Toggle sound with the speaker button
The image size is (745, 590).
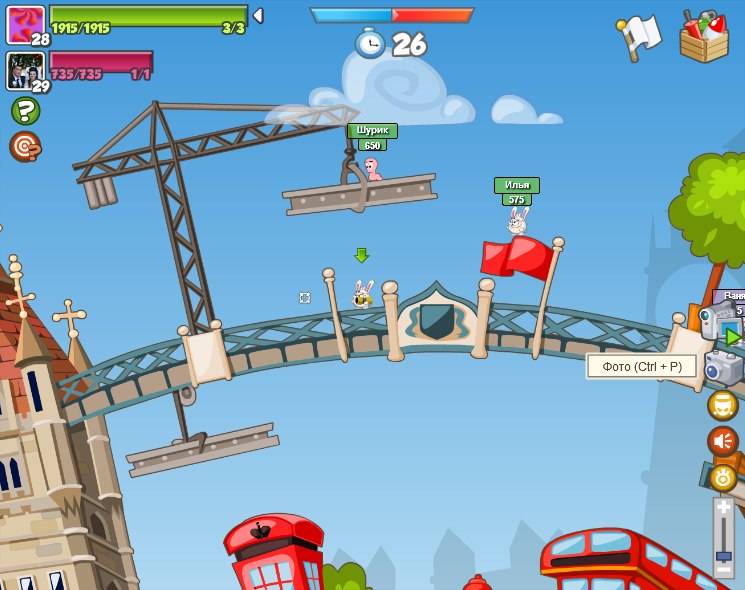[x=723, y=441]
